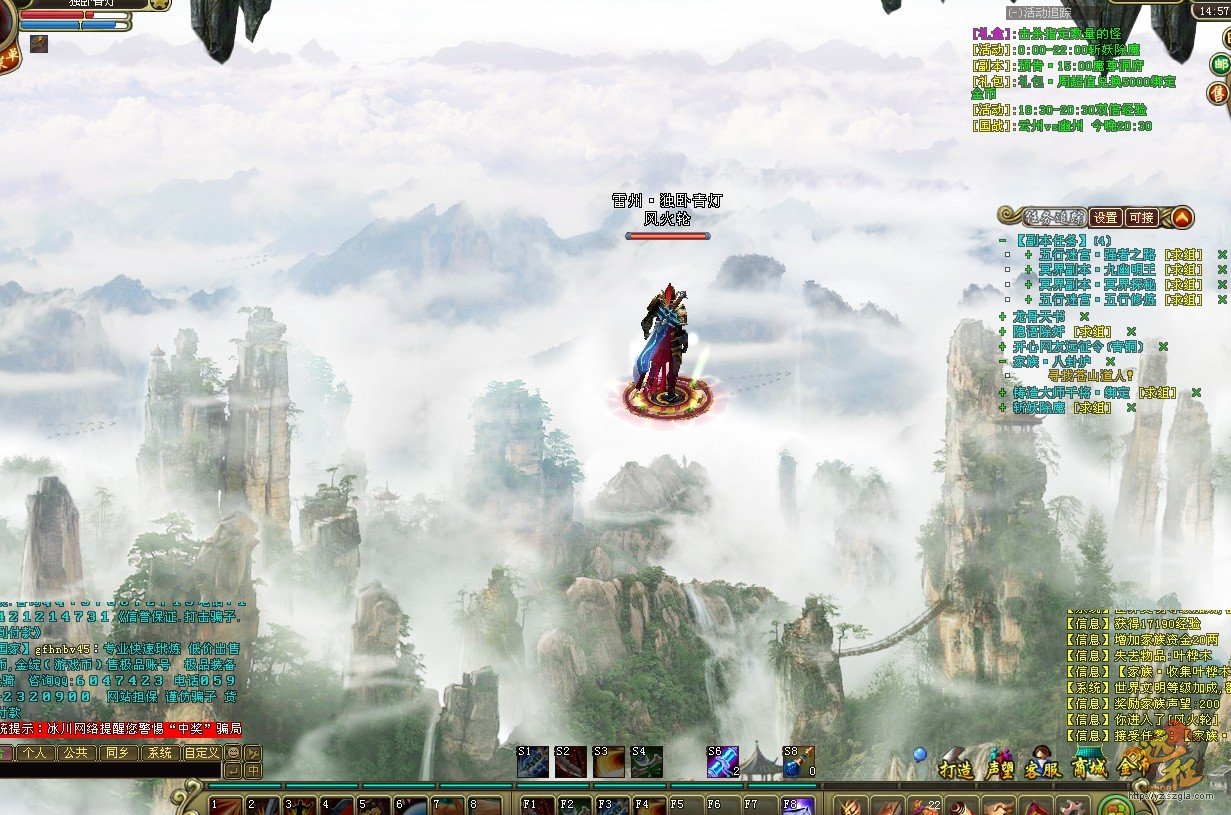This screenshot has width=1231, height=815.
Task: Select the 自定义 chat tab
Action: tap(201, 753)
